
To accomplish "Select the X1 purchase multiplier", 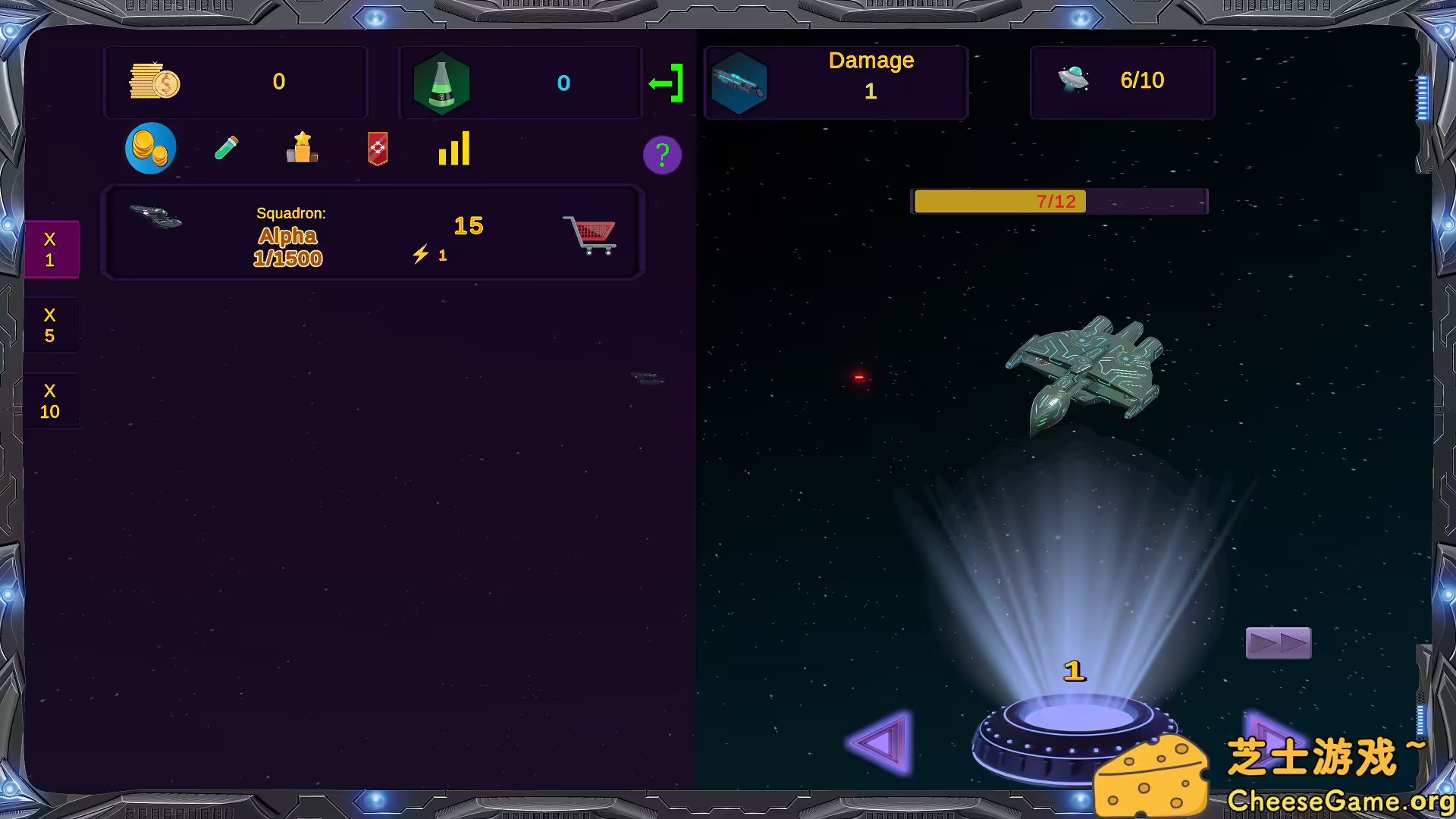I will 51,249.
